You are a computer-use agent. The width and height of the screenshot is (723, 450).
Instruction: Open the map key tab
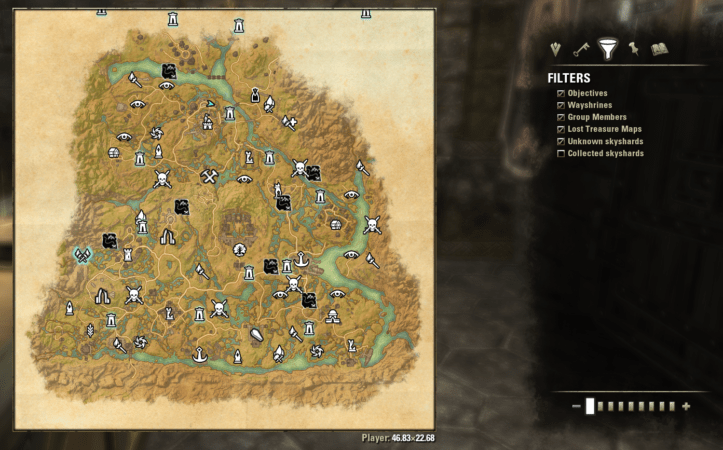tap(581, 49)
